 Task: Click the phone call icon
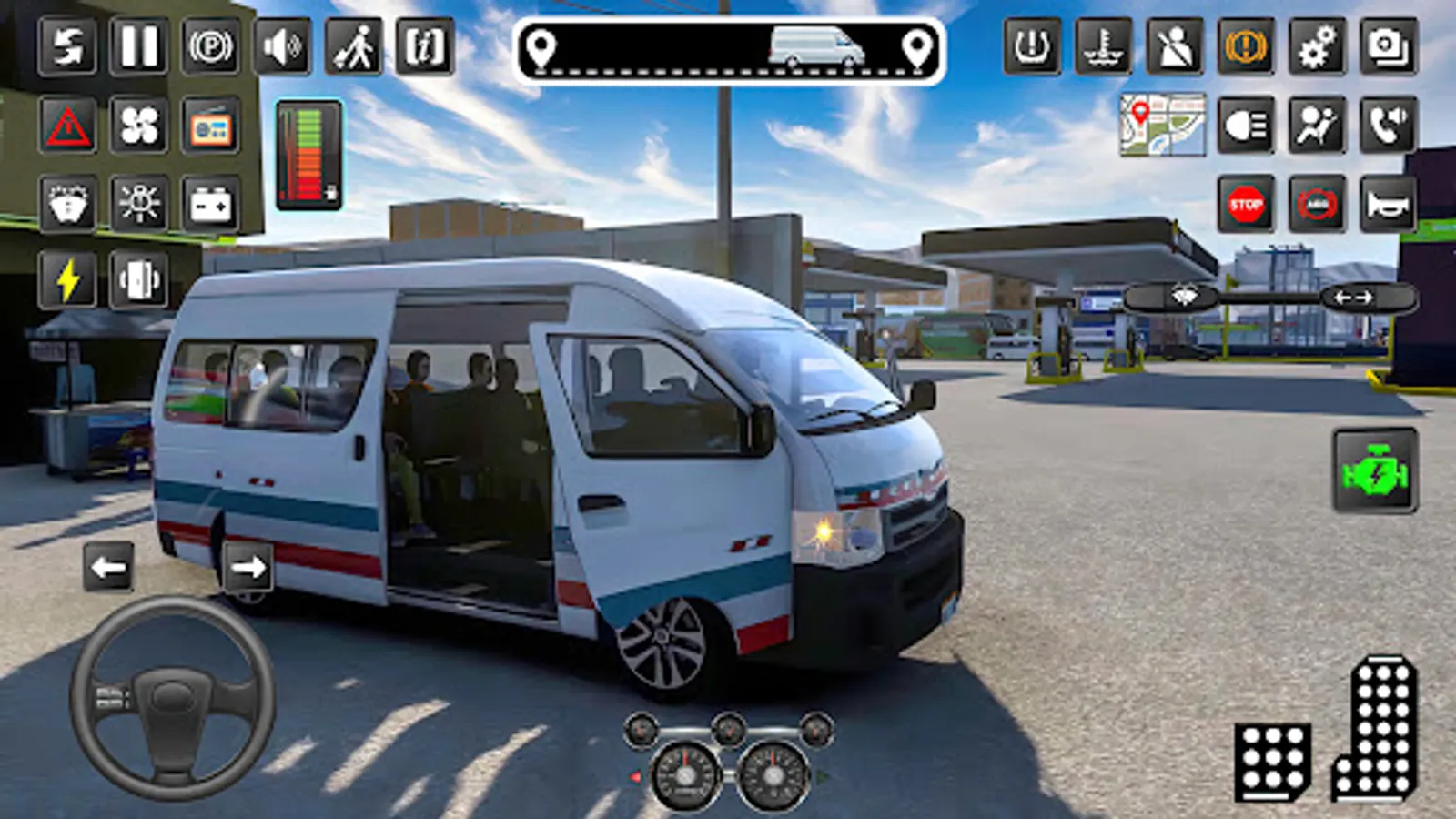[1389, 125]
